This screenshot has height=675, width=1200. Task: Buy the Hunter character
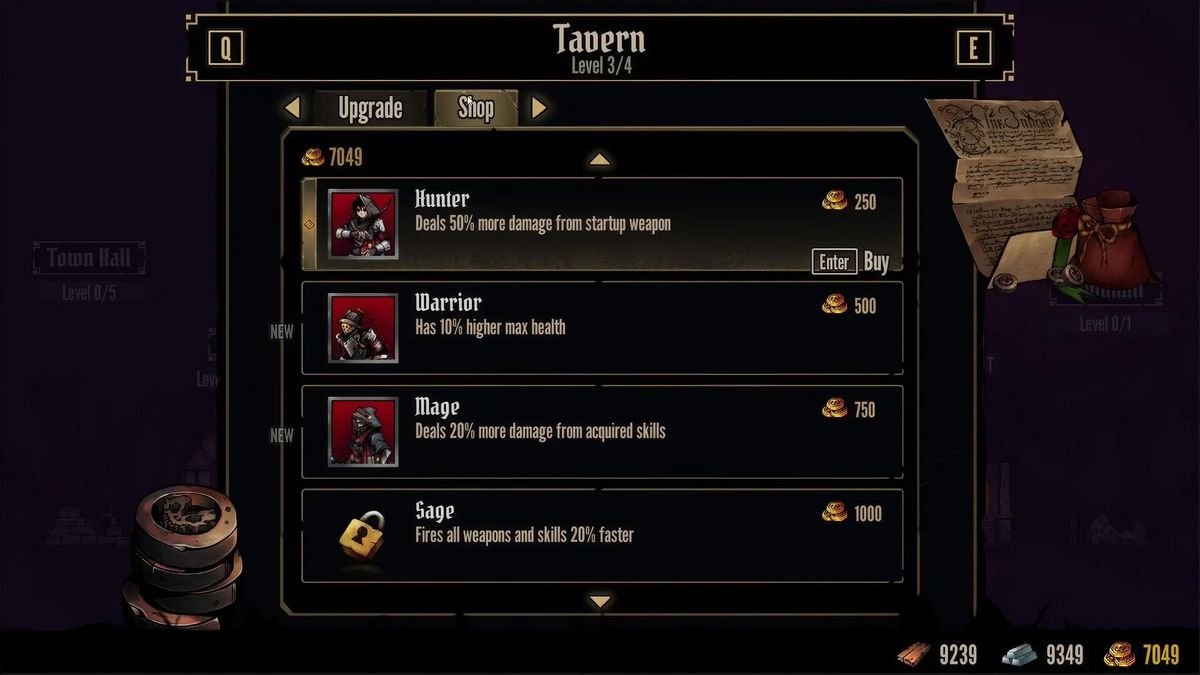[851, 262]
